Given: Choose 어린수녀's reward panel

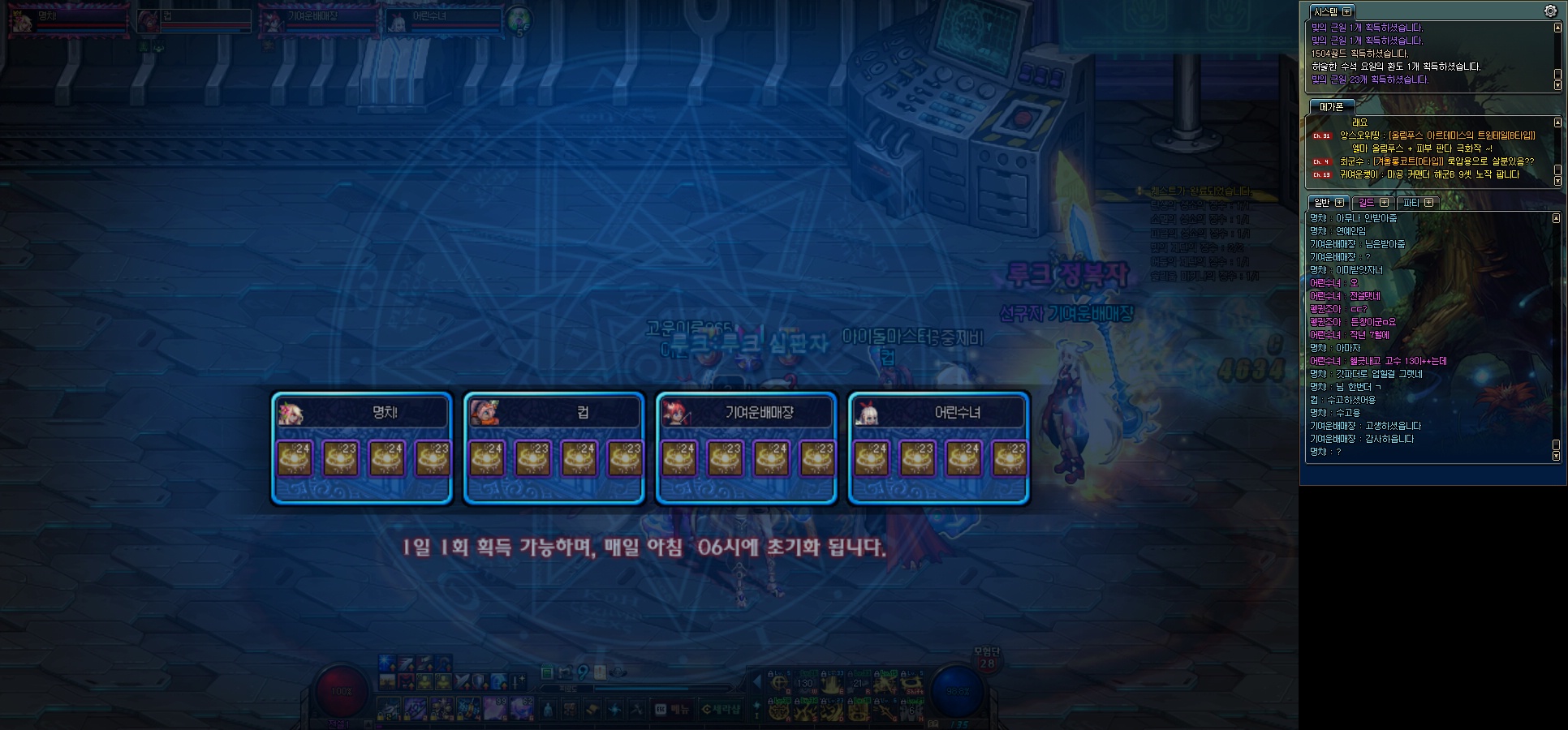Looking at the screenshot, I should click(x=939, y=448).
